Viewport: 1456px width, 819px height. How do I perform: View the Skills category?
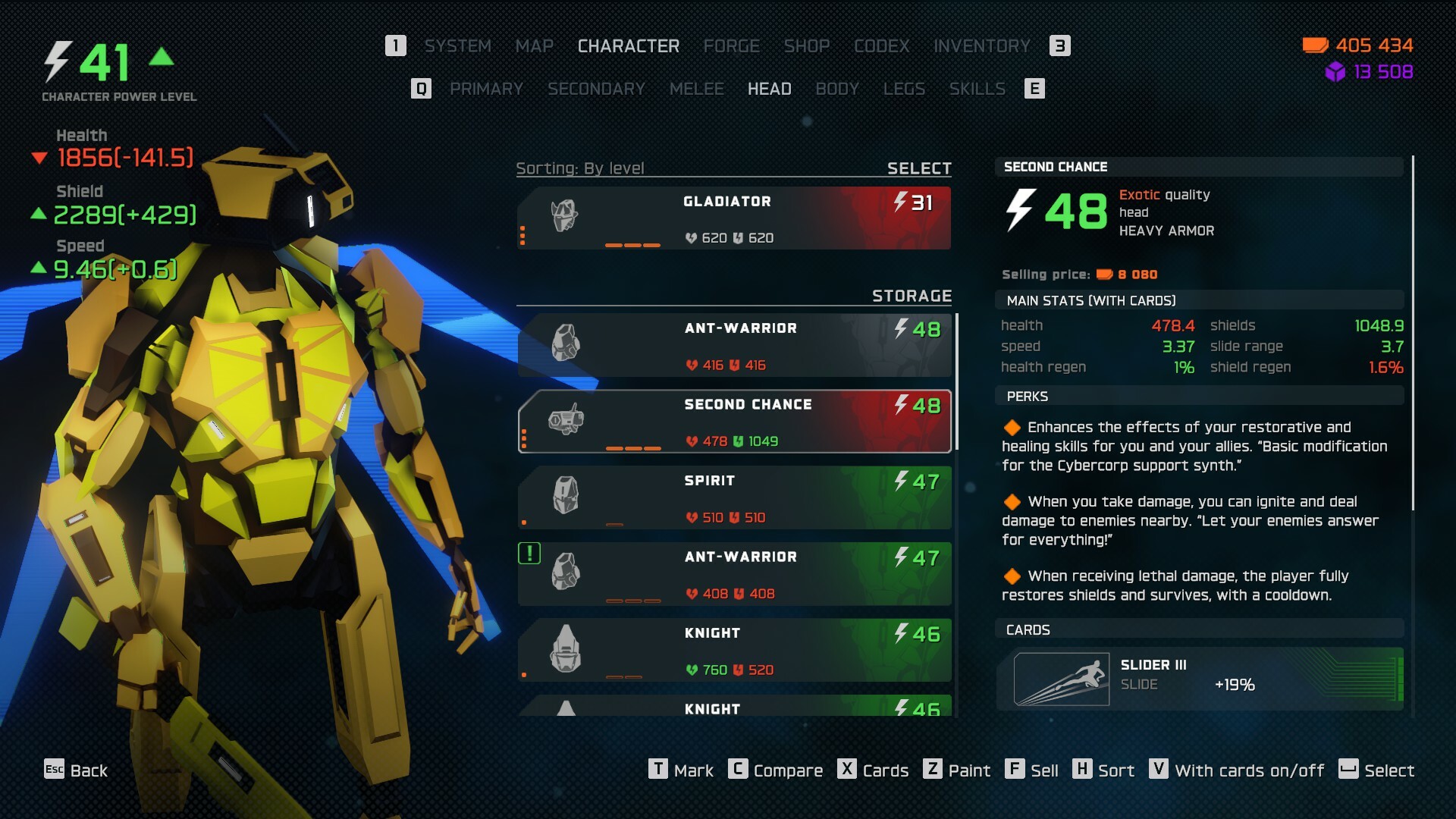977,89
